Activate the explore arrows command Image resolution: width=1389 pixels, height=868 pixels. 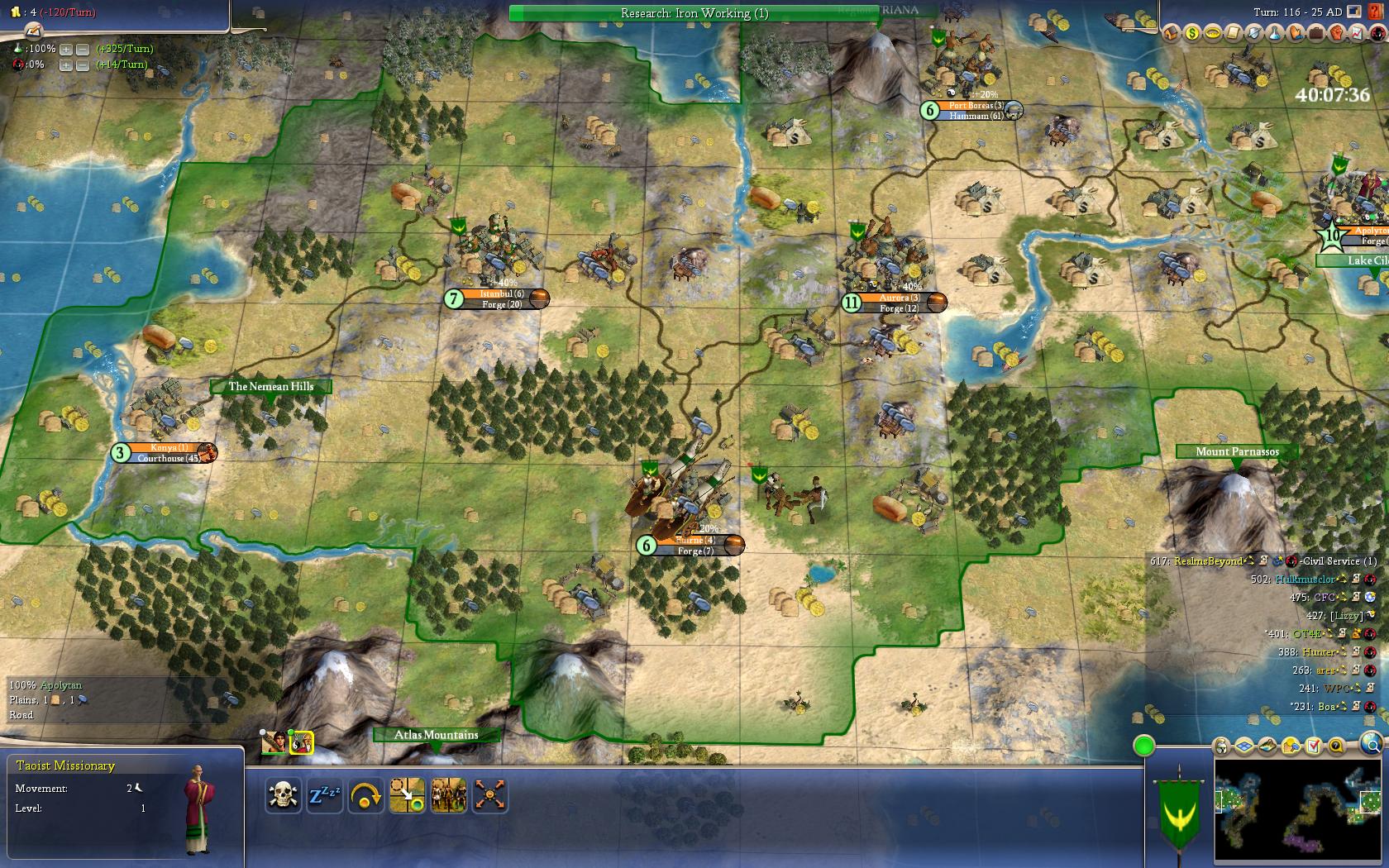tap(489, 796)
